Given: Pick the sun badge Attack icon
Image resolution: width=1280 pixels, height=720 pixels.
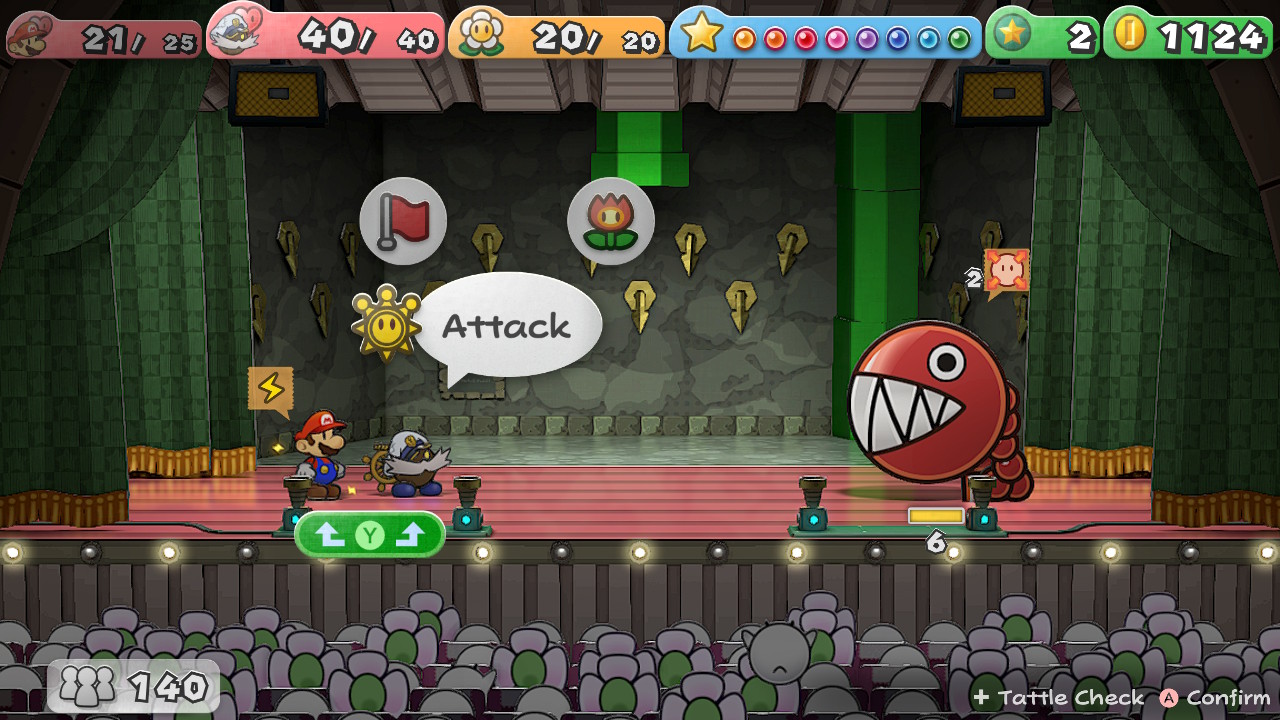Looking at the screenshot, I should coord(385,324).
